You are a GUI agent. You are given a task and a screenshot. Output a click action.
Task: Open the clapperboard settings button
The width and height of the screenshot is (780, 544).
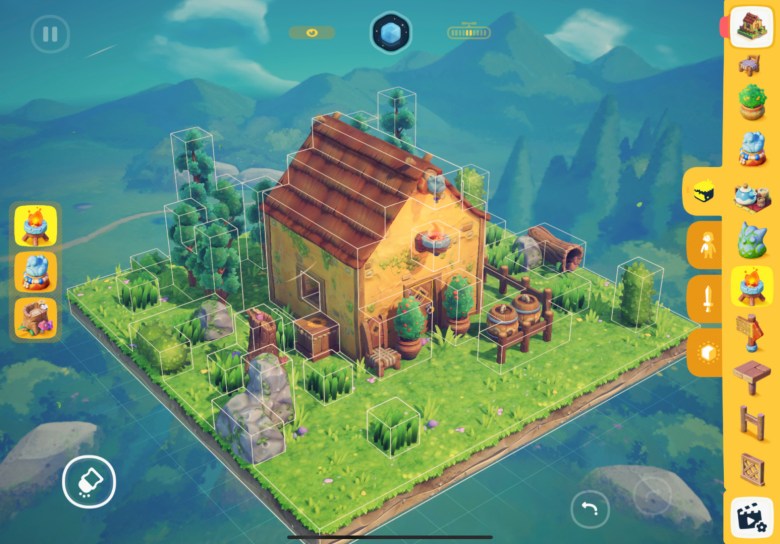pyautogui.click(x=751, y=516)
